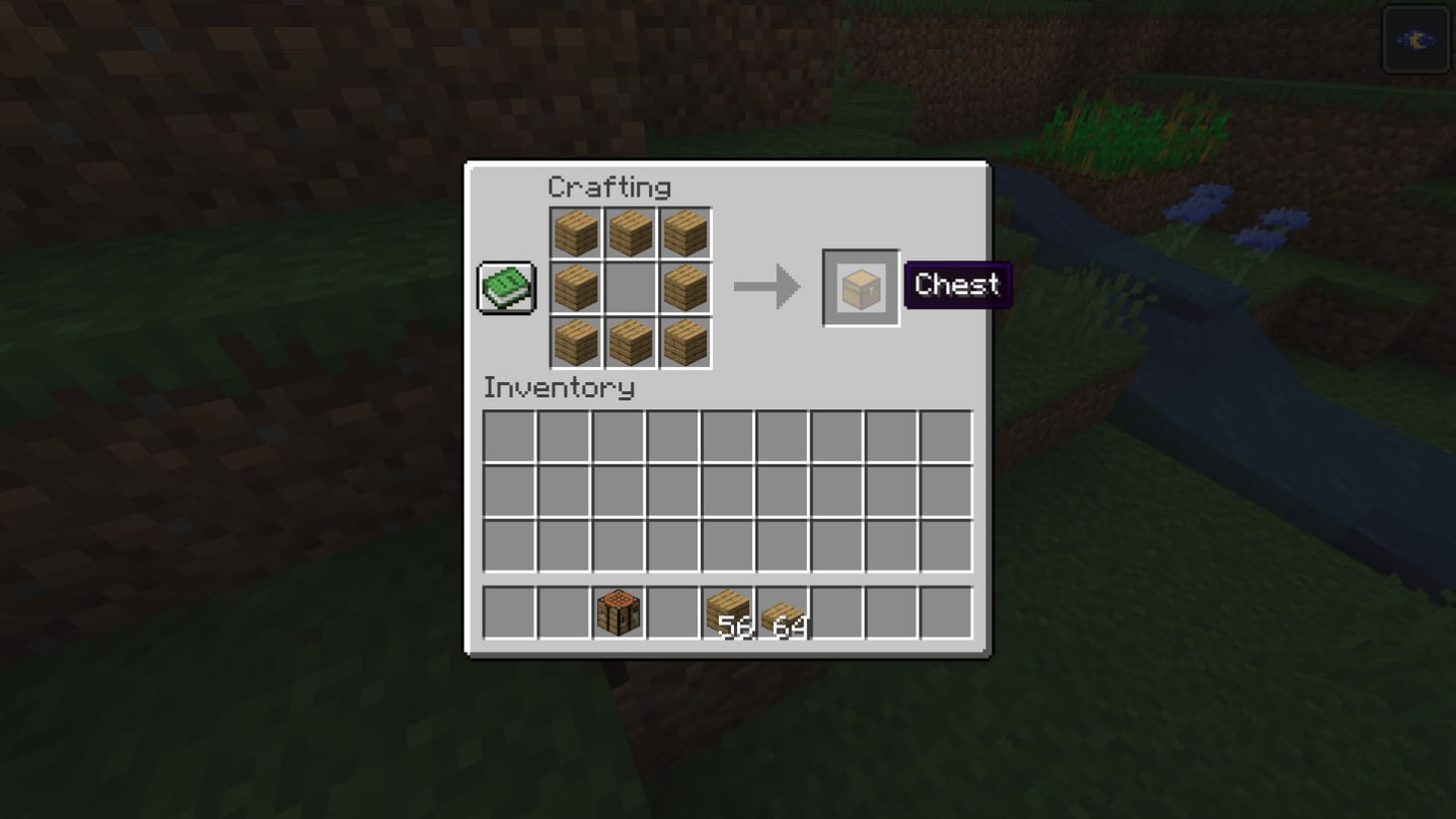This screenshot has width=1456, height=819.
Task: Click the planks in the bottom-right crafting slot
Action: tap(685, 341)
